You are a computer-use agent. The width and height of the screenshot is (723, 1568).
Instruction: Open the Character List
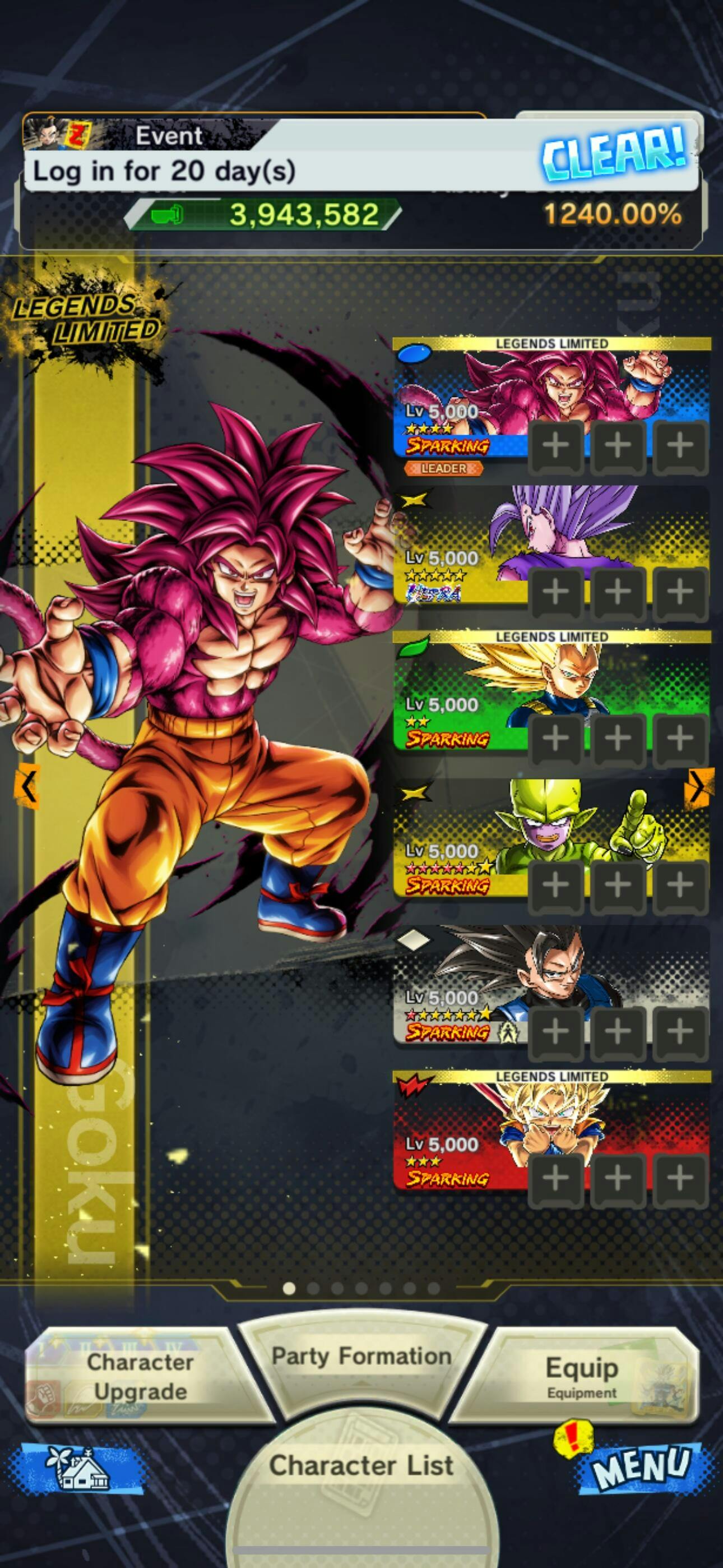point(361,1466)
